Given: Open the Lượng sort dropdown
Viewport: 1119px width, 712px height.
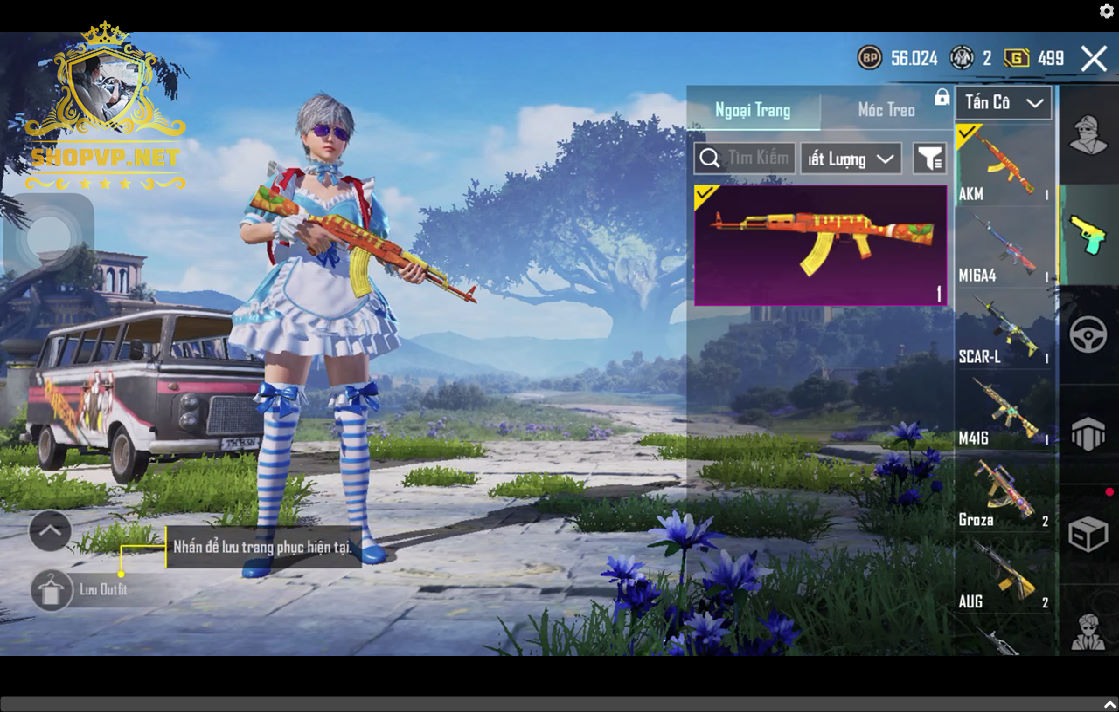Looking at the screenshot, I should tap(850, 159).
